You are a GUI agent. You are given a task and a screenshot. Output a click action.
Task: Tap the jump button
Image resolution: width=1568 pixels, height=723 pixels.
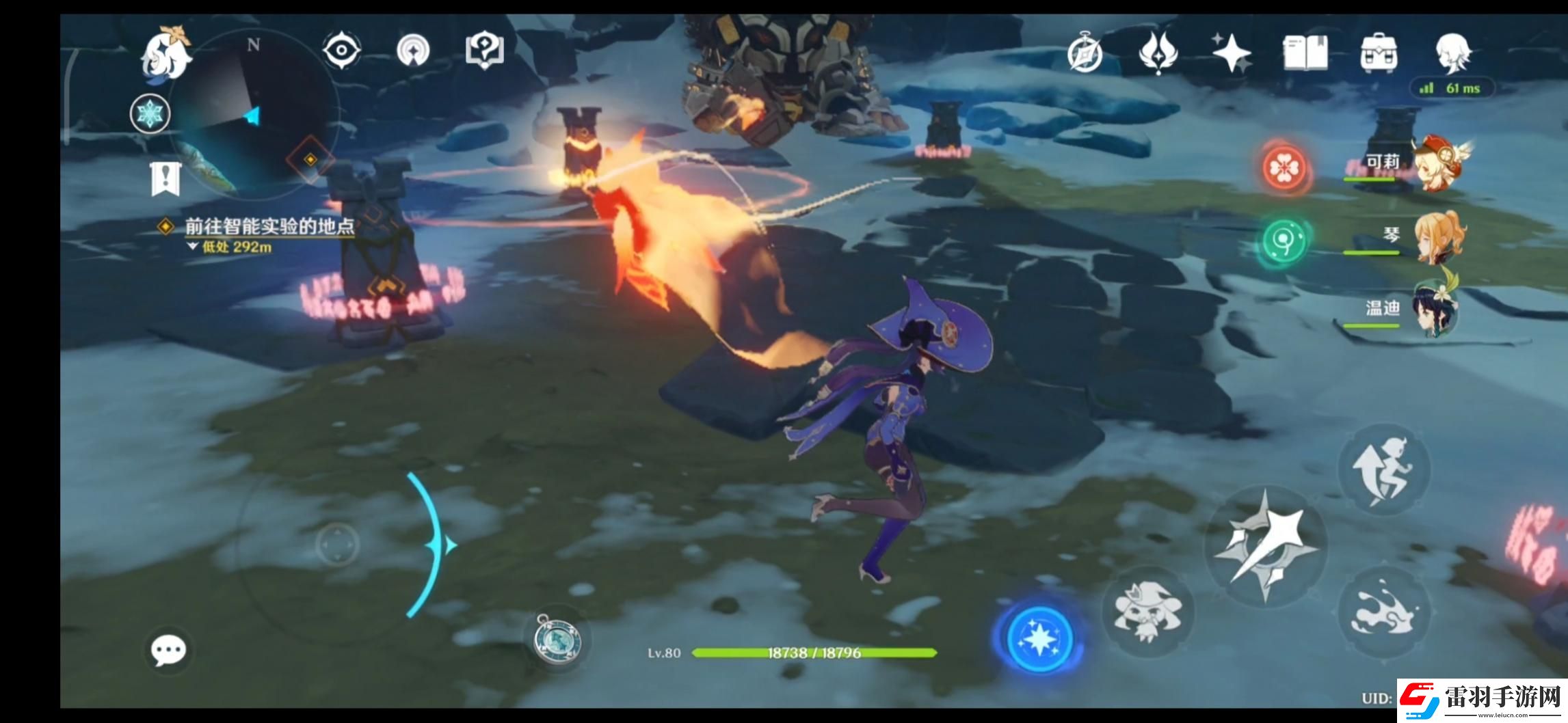1383,469
